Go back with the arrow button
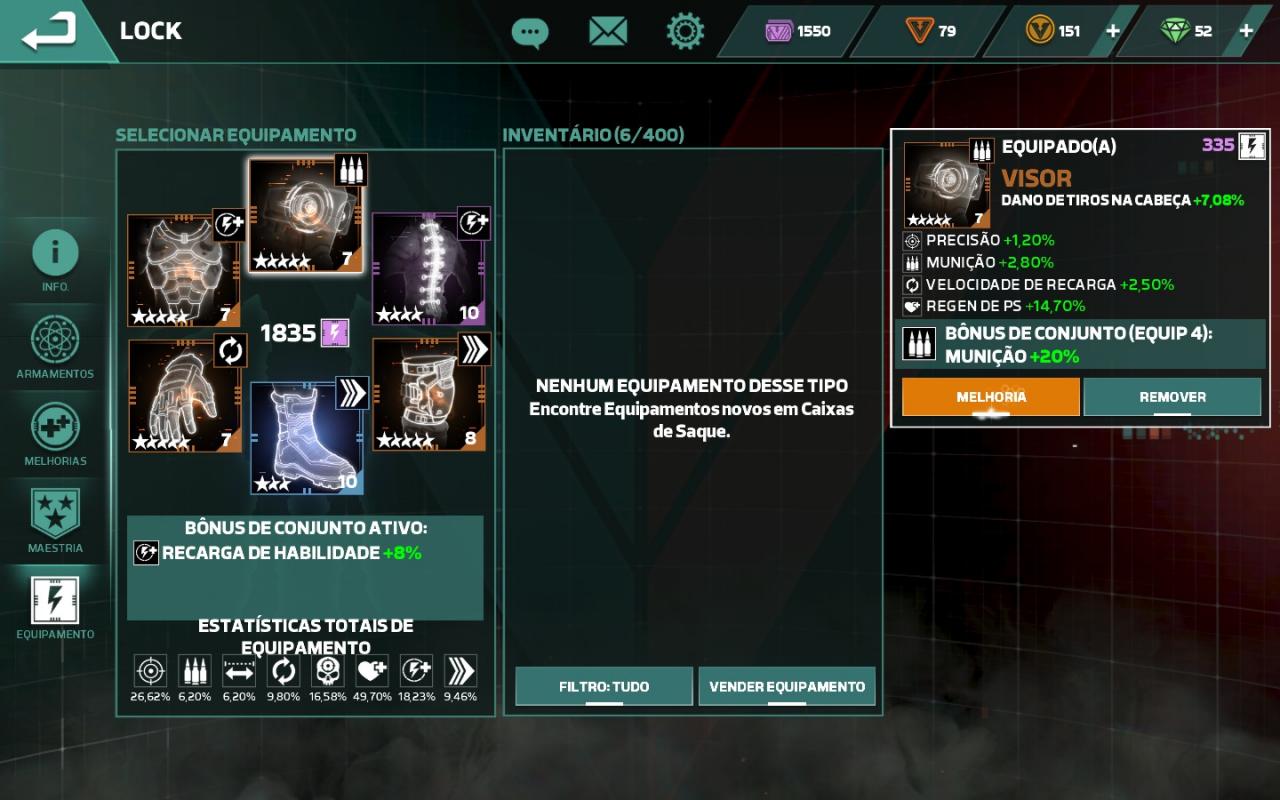The width and height of the screenshot is (1280, 800). tap(50, 31)
